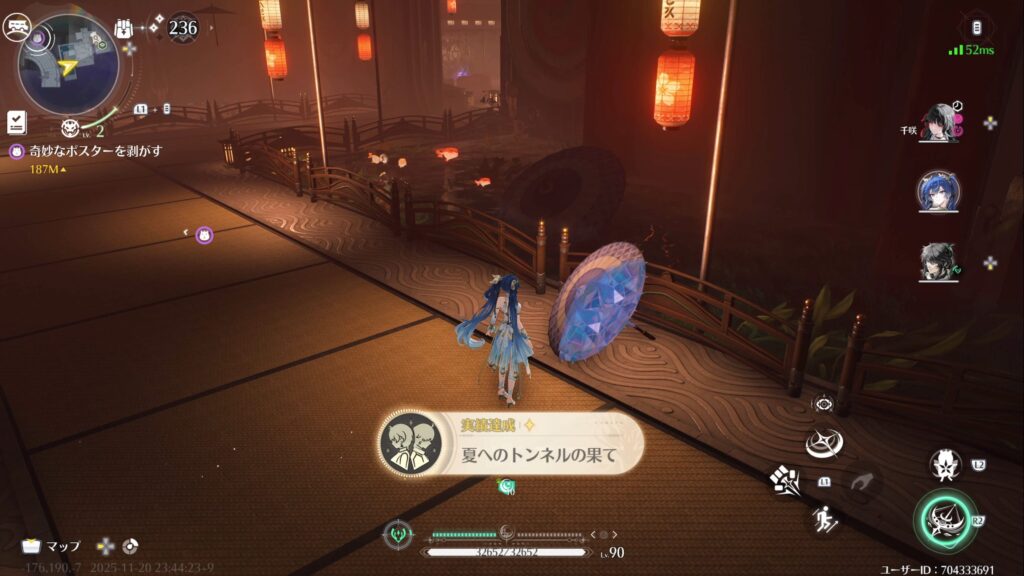Open the achievement popup 夏へのトンネルの果て
1024x576 pixels.
click(x=511, y=443)
